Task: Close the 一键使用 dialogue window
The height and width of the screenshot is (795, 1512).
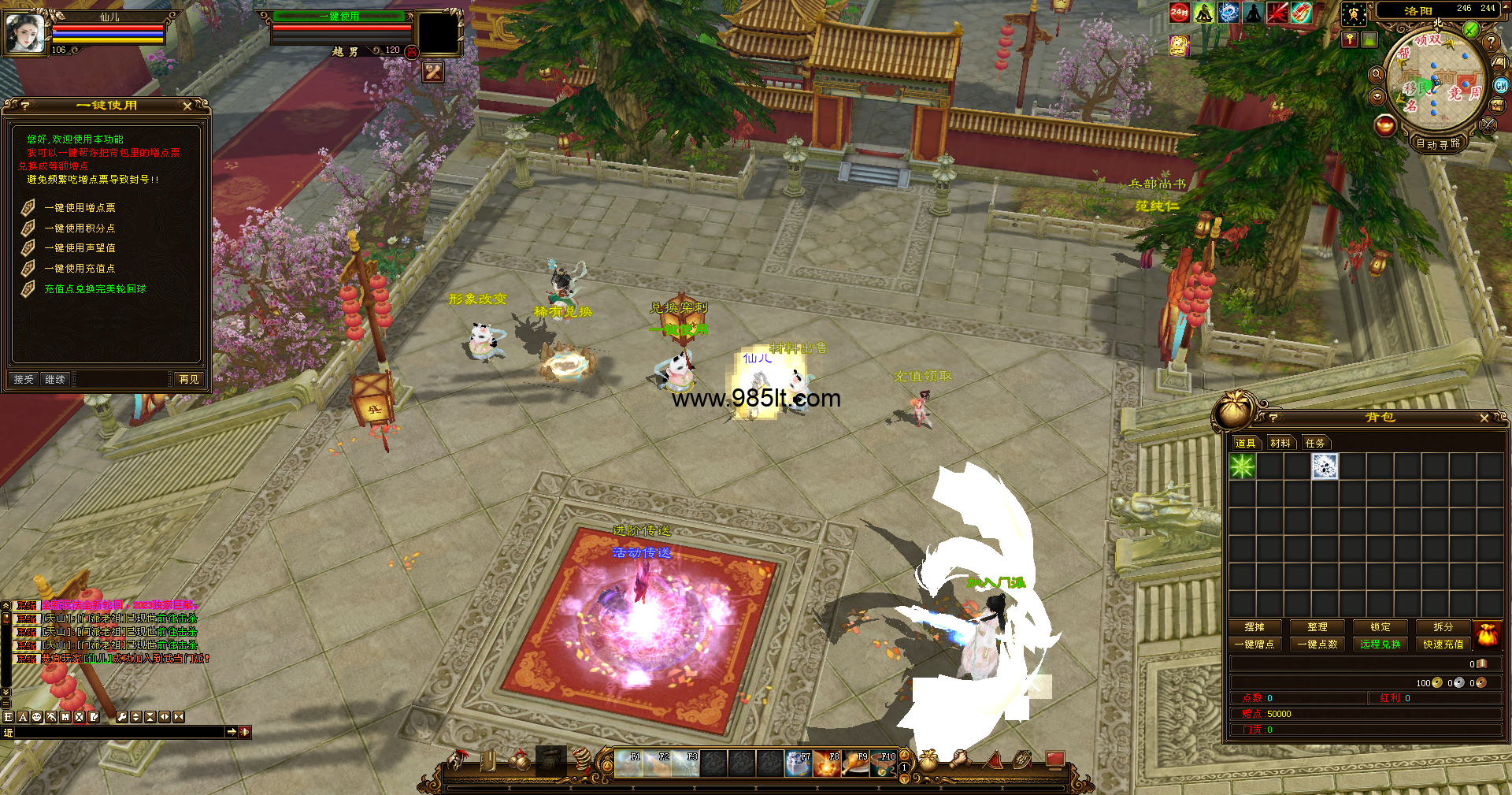Action: pyautogui.click(x=187, y=106)
